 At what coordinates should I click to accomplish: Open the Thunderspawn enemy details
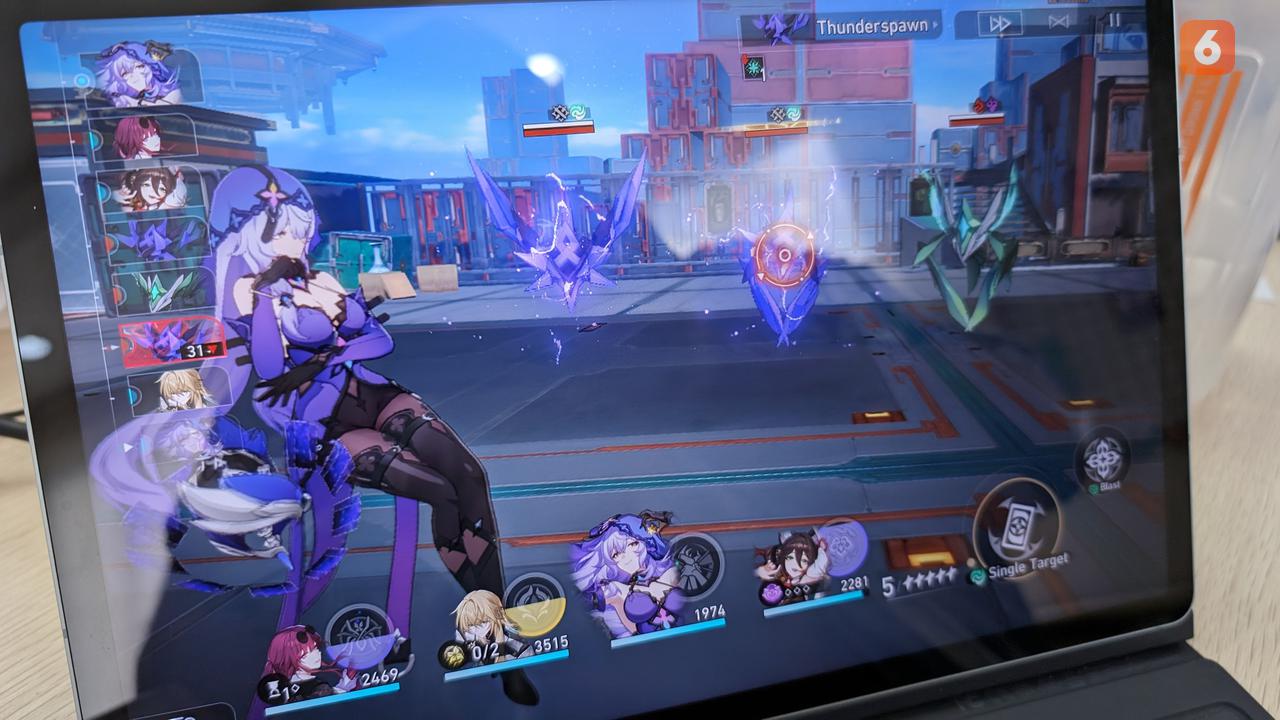pos(842,27)
